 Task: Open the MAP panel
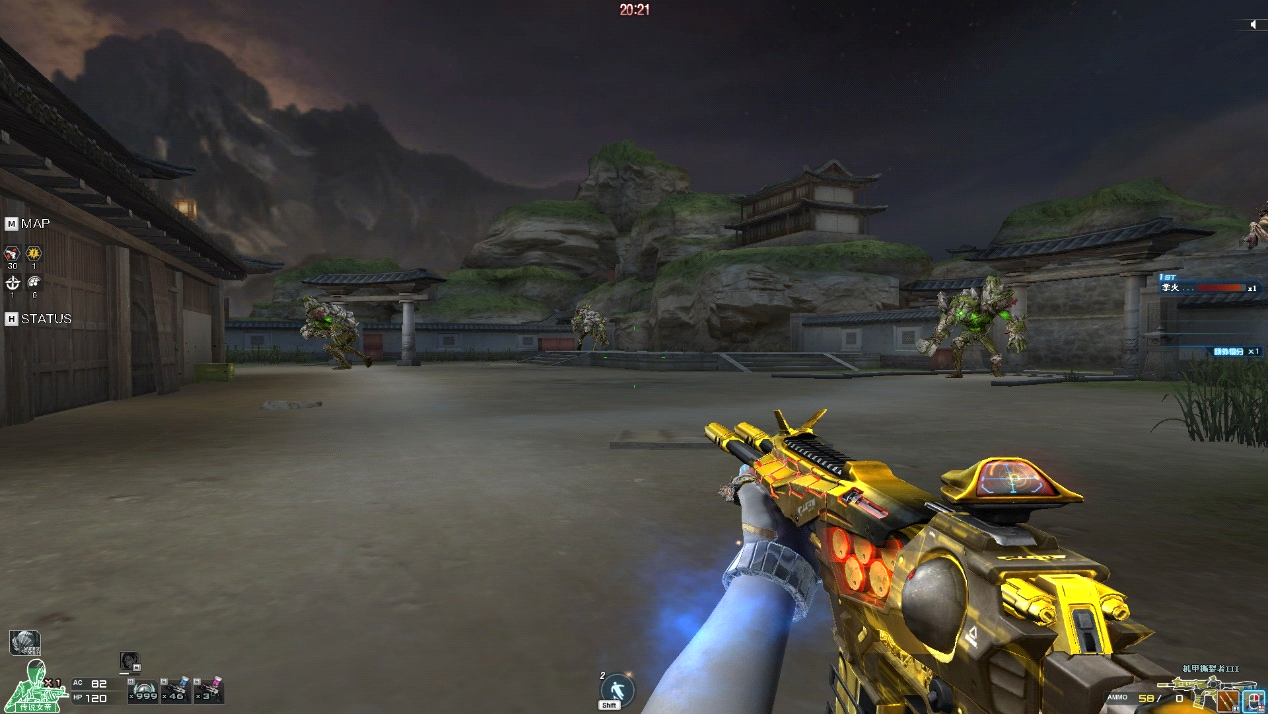[28, 223]
